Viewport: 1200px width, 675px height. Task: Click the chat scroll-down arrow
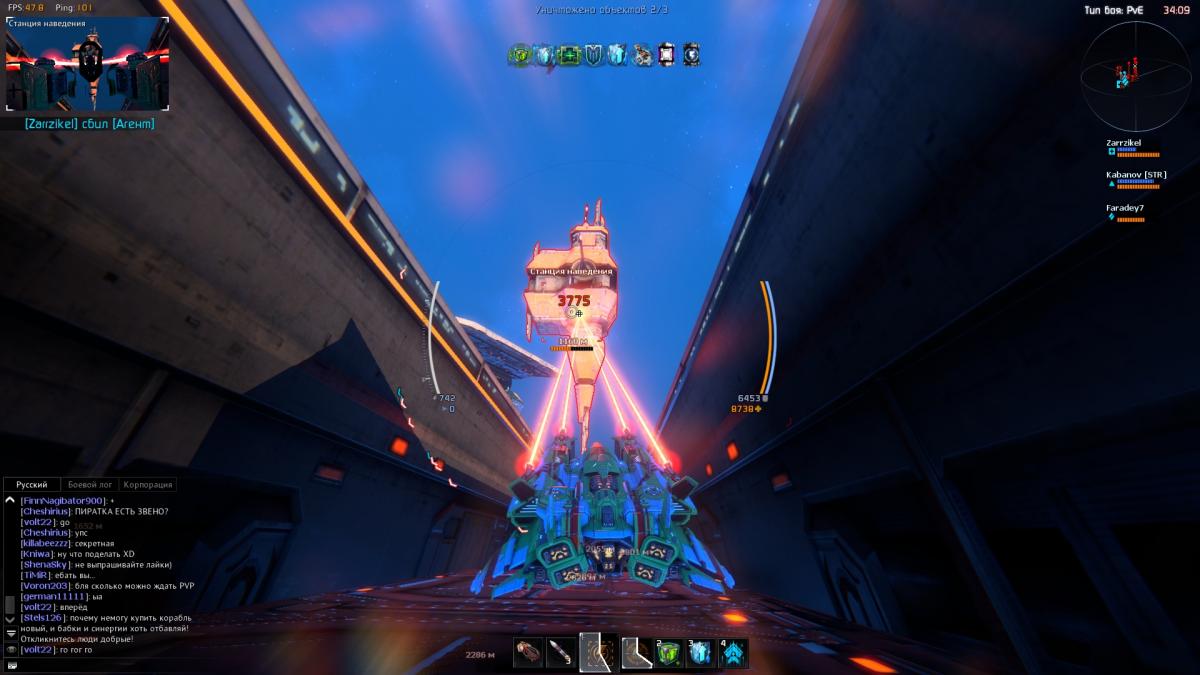pos(10,620)
